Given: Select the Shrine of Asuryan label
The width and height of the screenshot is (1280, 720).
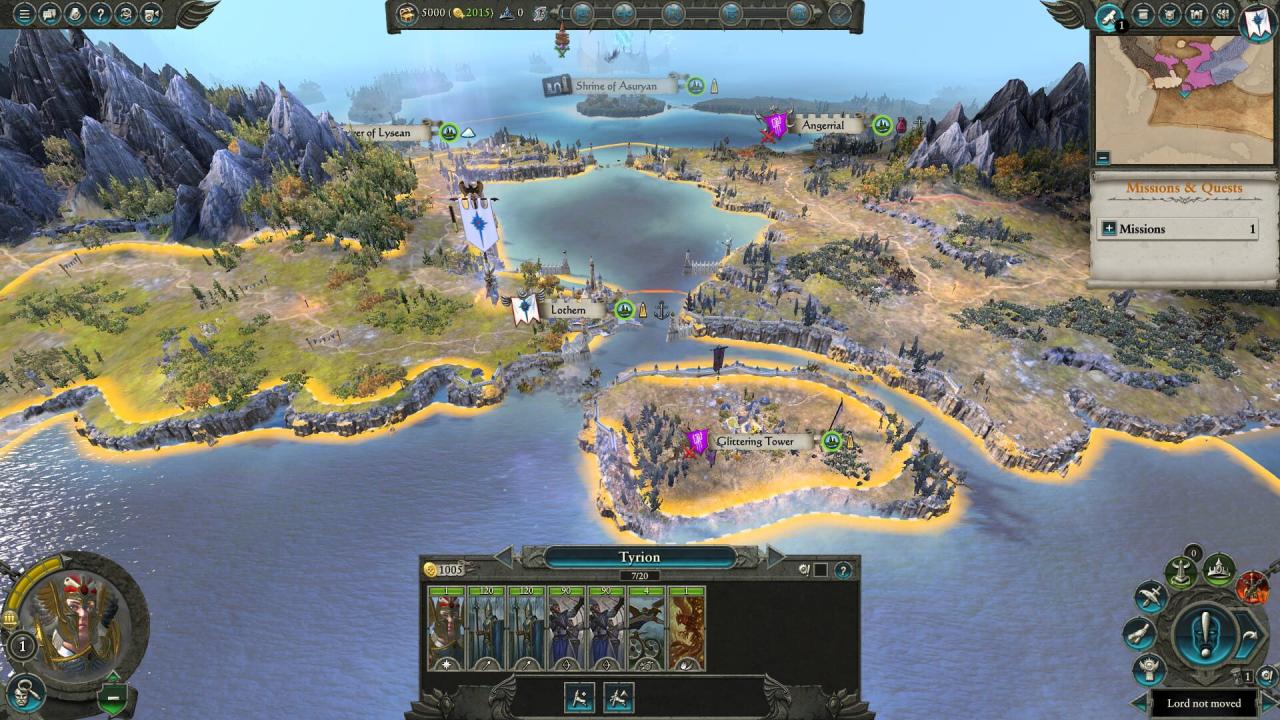Looking at the screenshot, I should pyautogui.click(x=616, y=86).
